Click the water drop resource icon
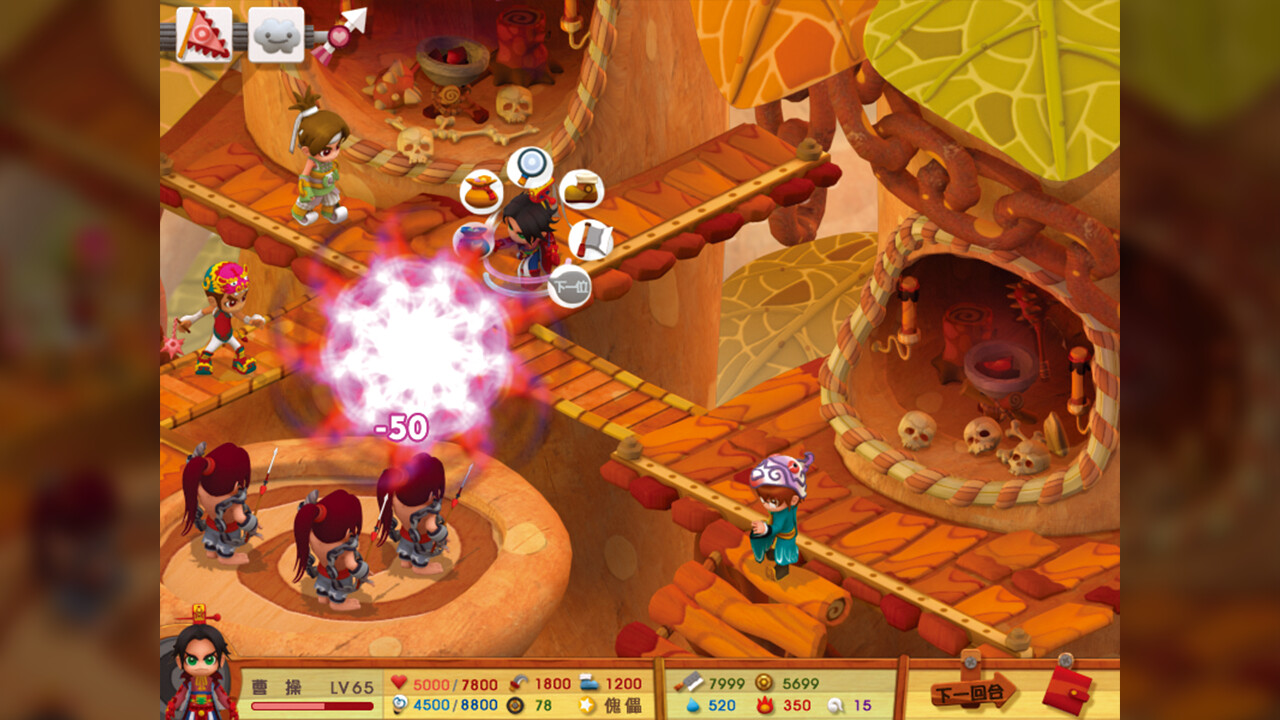Image resolution: width=1280 pixels, height=720 pixels. pyautogui.click(x=692, y=705)
